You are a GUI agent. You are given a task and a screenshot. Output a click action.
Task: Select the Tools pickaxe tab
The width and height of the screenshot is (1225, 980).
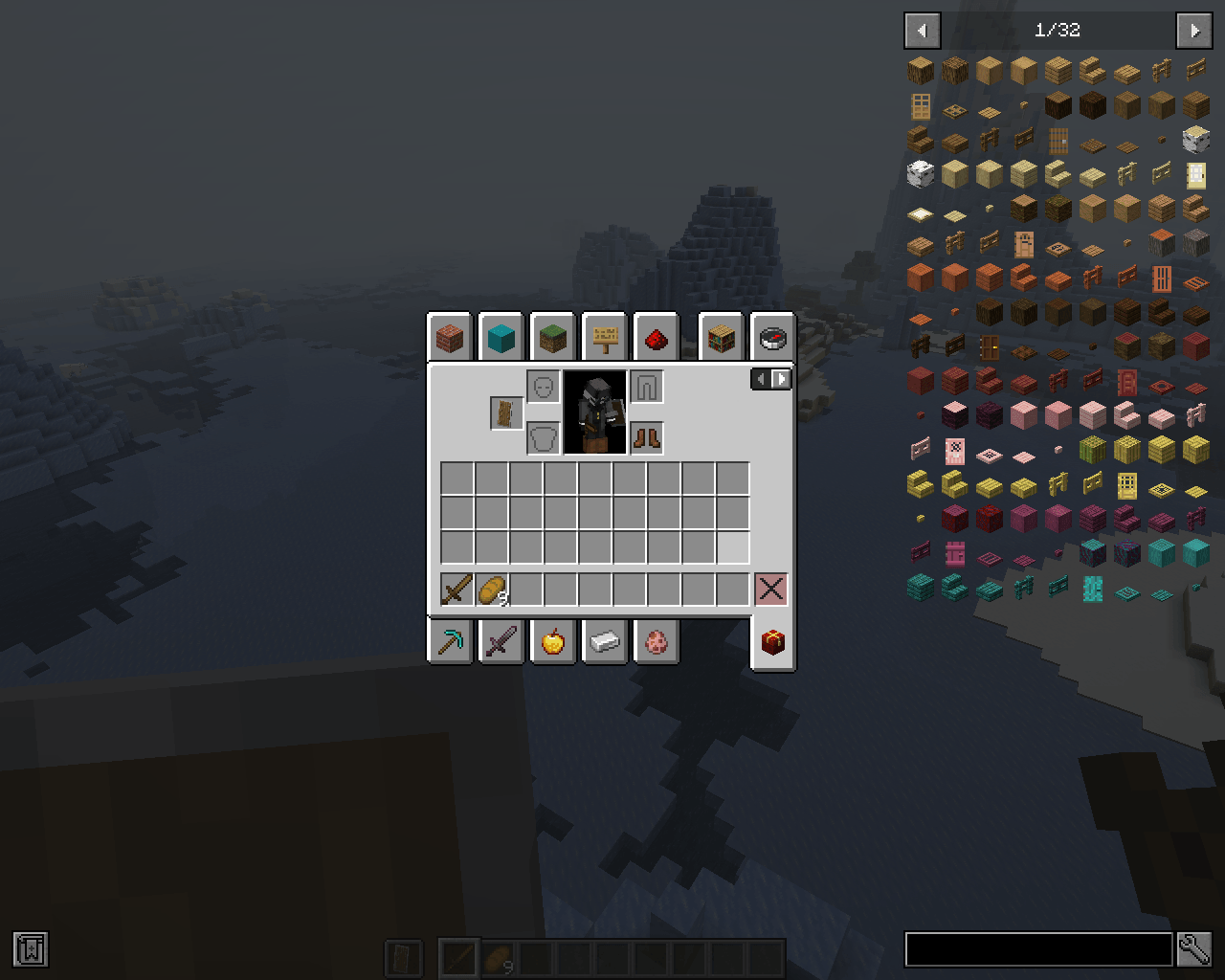(x=450, y=642)
